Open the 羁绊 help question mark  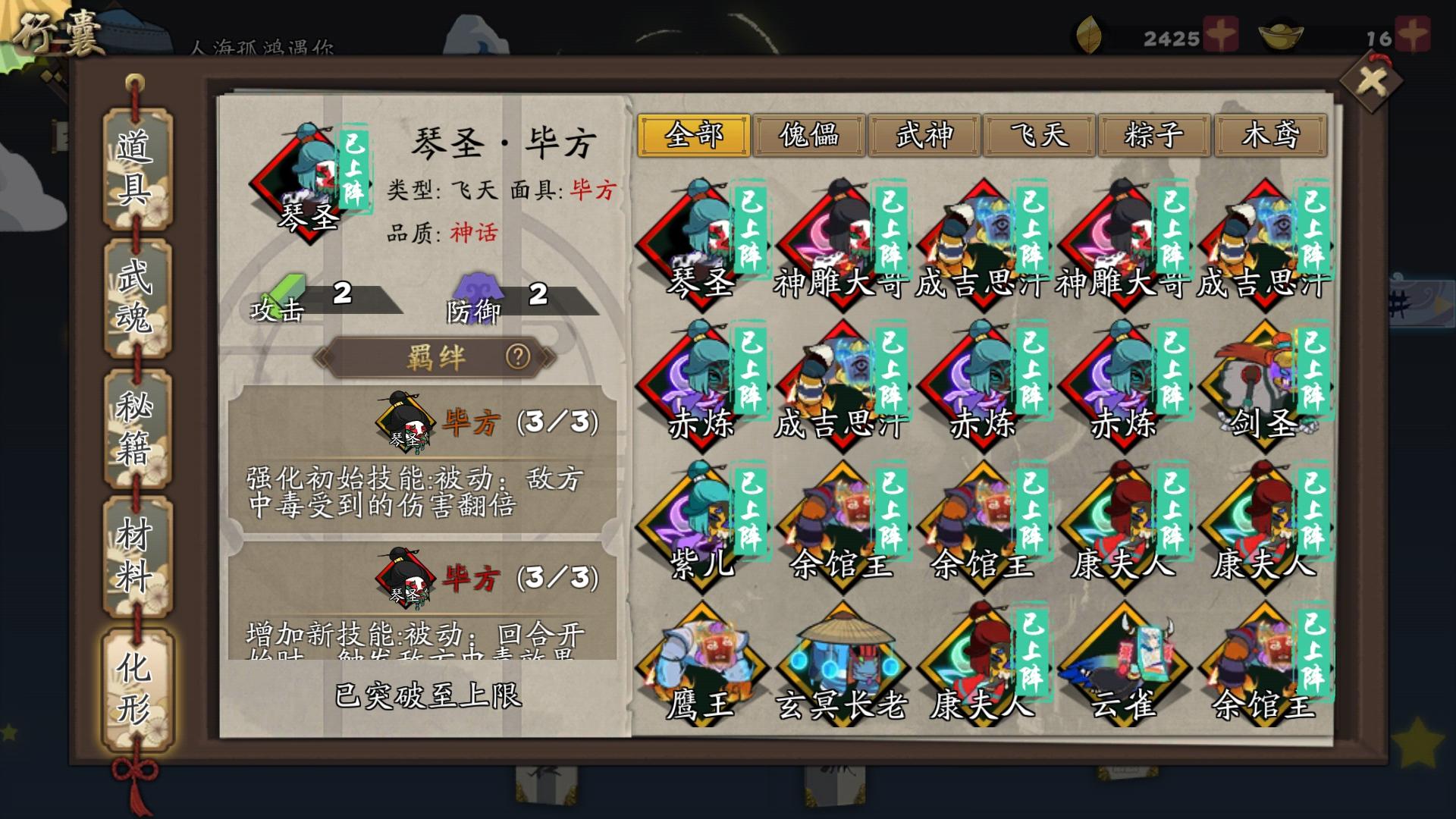519,359
